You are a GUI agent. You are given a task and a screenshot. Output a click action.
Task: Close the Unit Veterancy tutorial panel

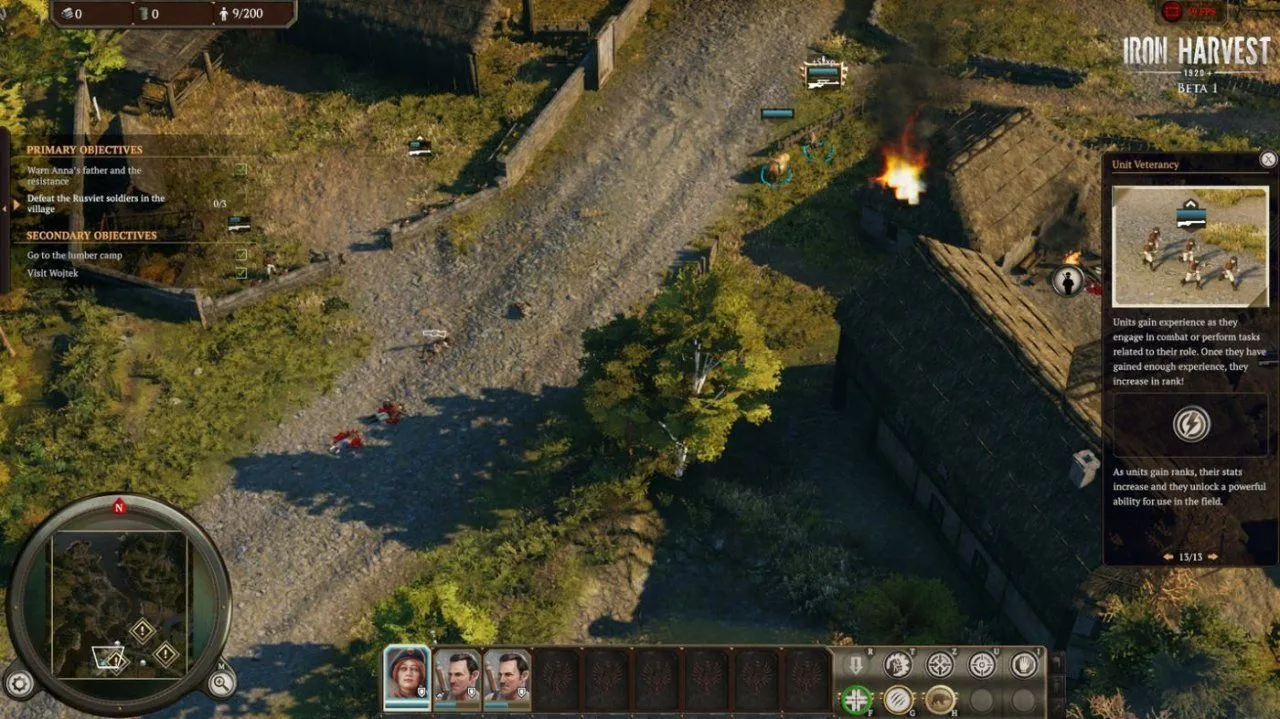1268,160
